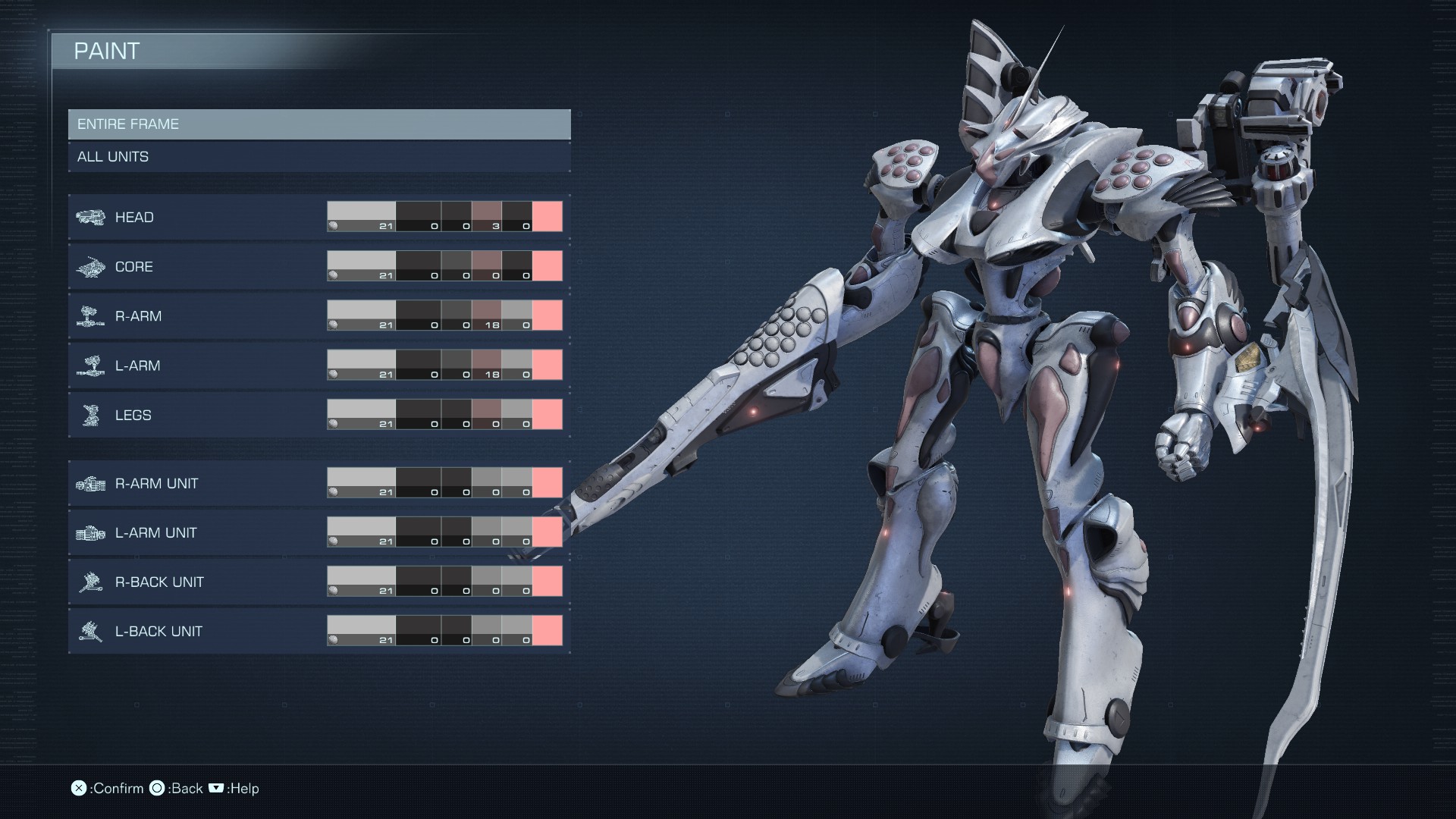Click the LEGS row's pink color swatch

[547, 414]
